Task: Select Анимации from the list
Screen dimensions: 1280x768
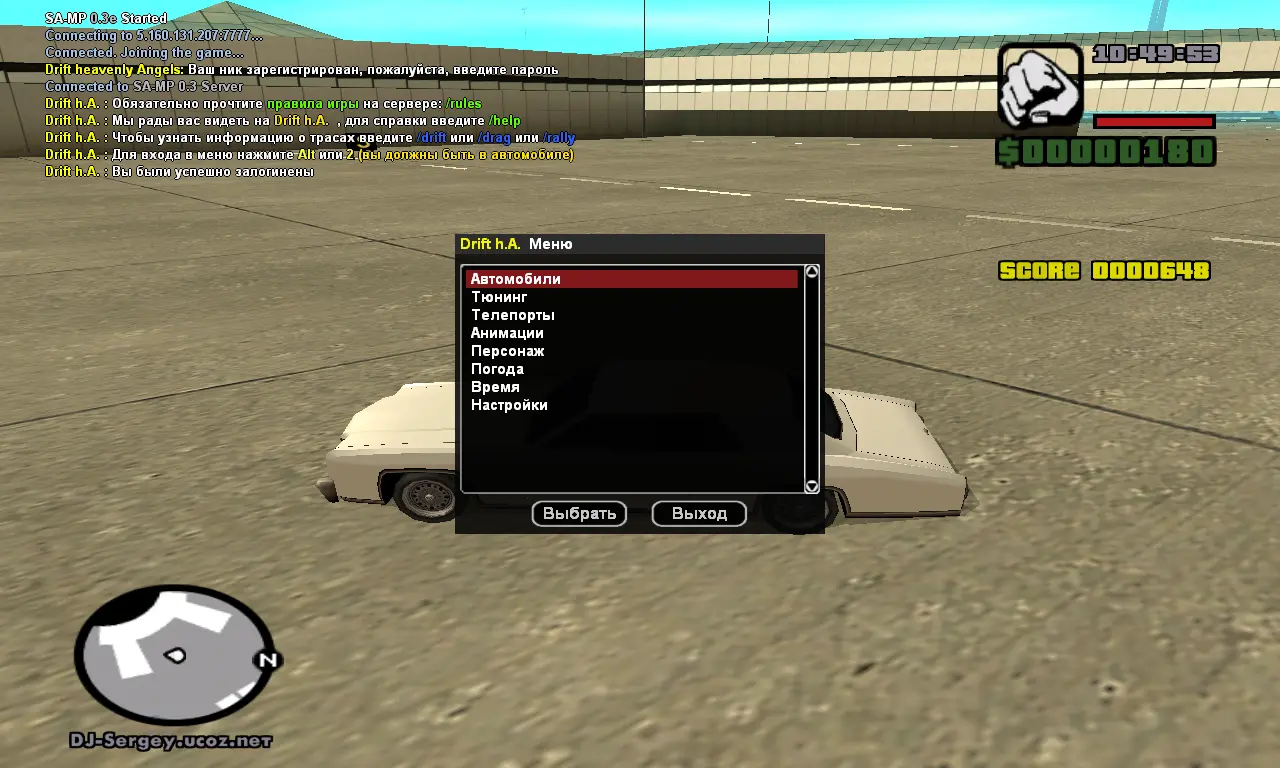Action: [x=507, y=333]
